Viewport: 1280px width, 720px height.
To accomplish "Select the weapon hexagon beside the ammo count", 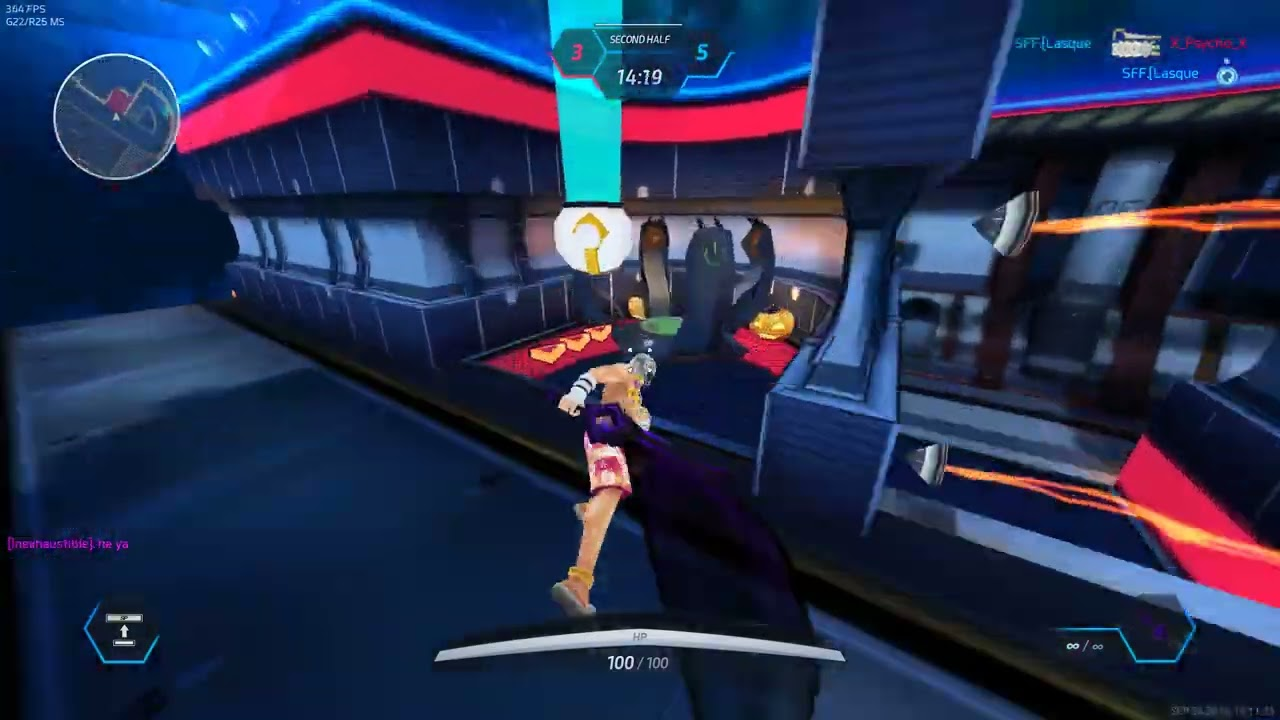I will click(1157, 634).
